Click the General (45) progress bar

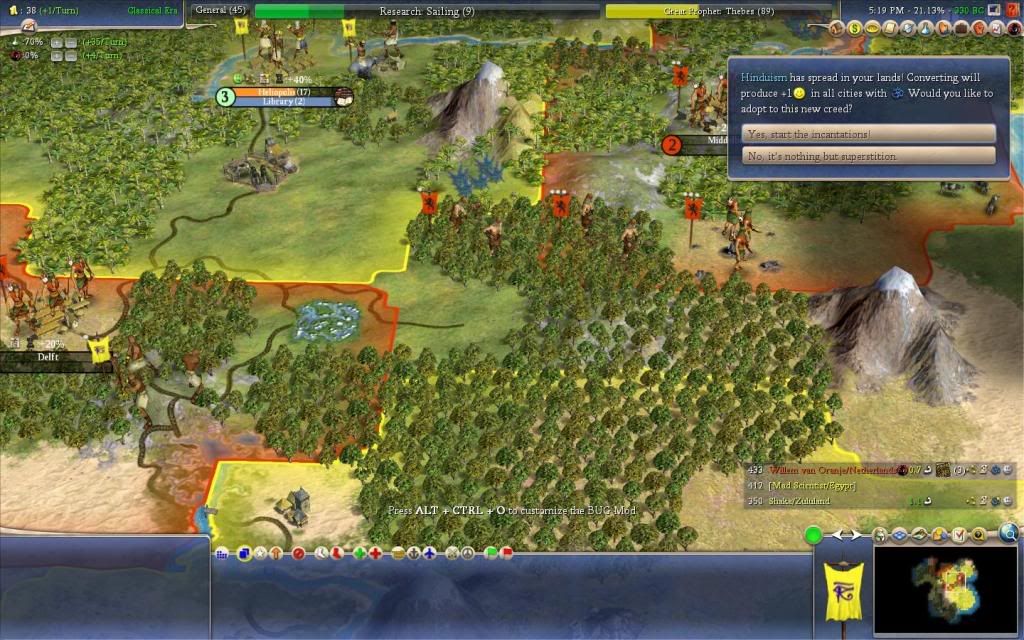220,11
